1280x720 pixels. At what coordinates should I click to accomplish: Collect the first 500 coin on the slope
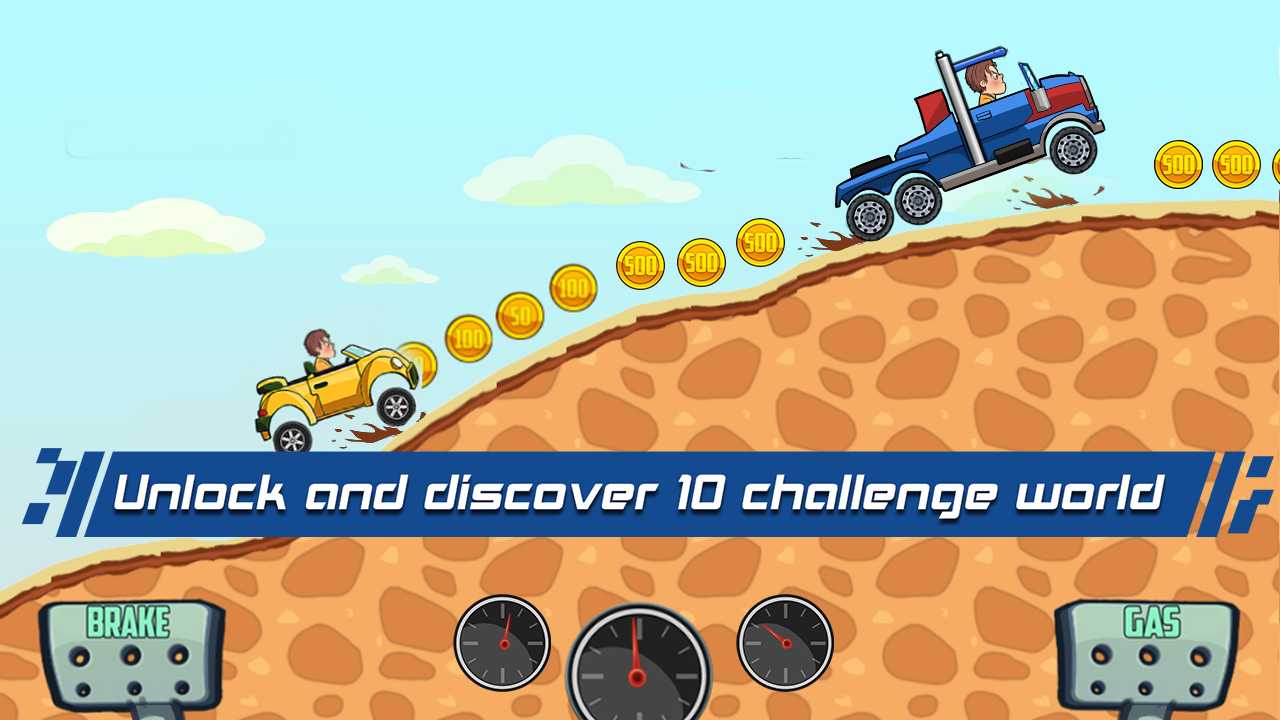coord(639,266)
